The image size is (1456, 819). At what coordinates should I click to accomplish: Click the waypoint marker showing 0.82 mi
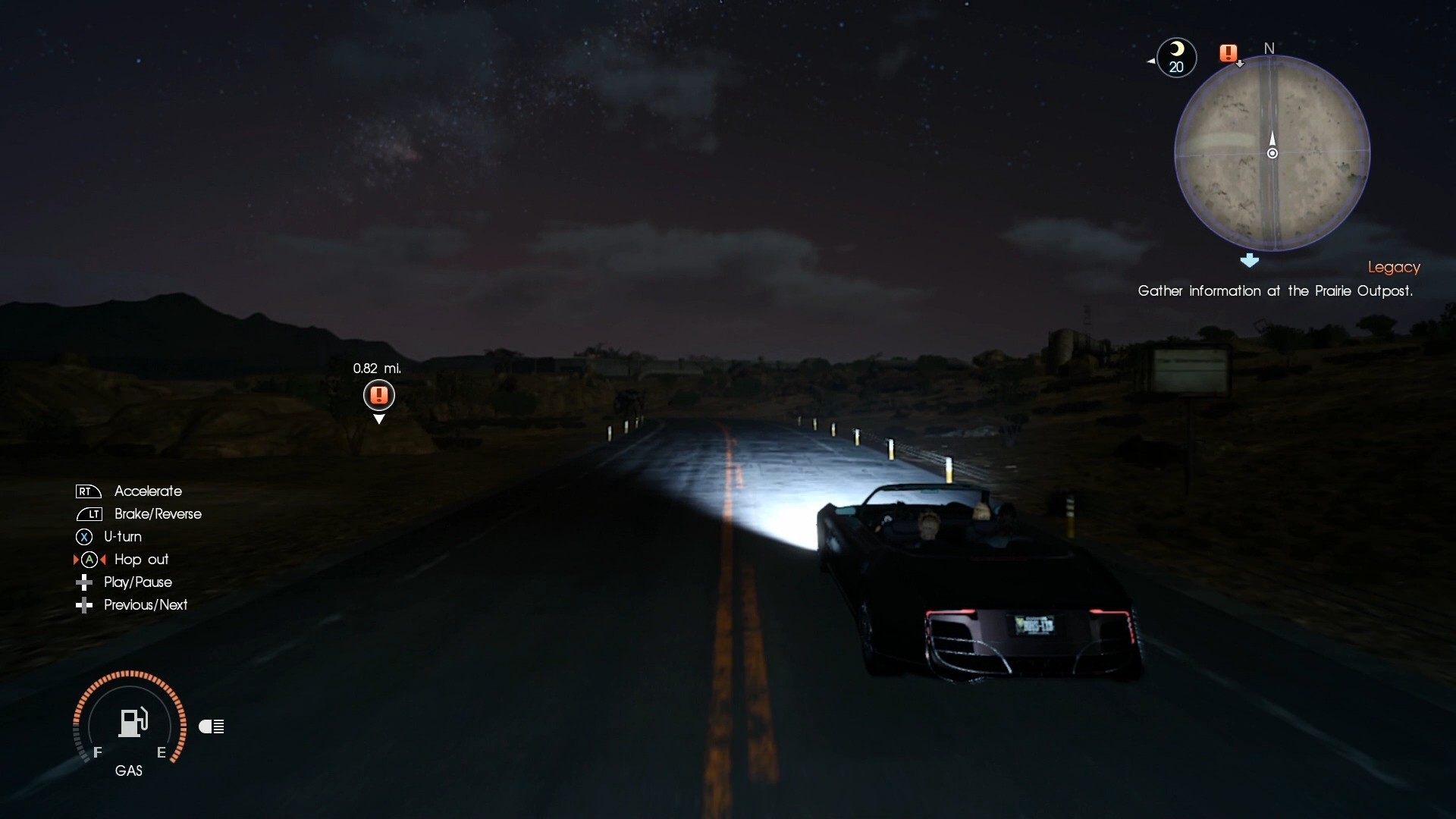click(x=378, y=395)
